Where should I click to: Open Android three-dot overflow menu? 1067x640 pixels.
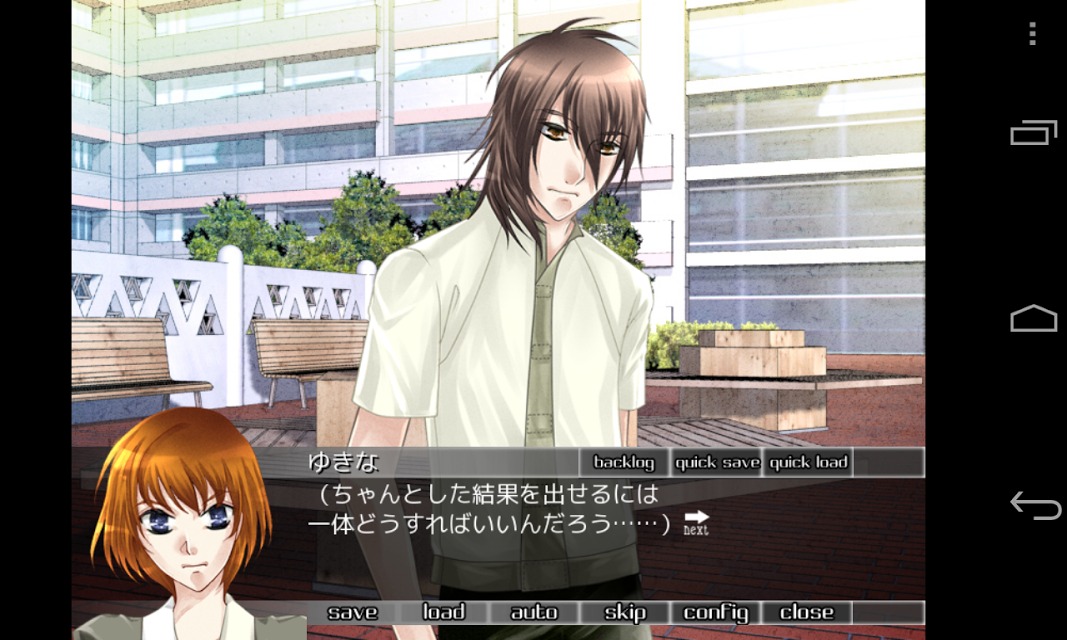point(1033,34)
